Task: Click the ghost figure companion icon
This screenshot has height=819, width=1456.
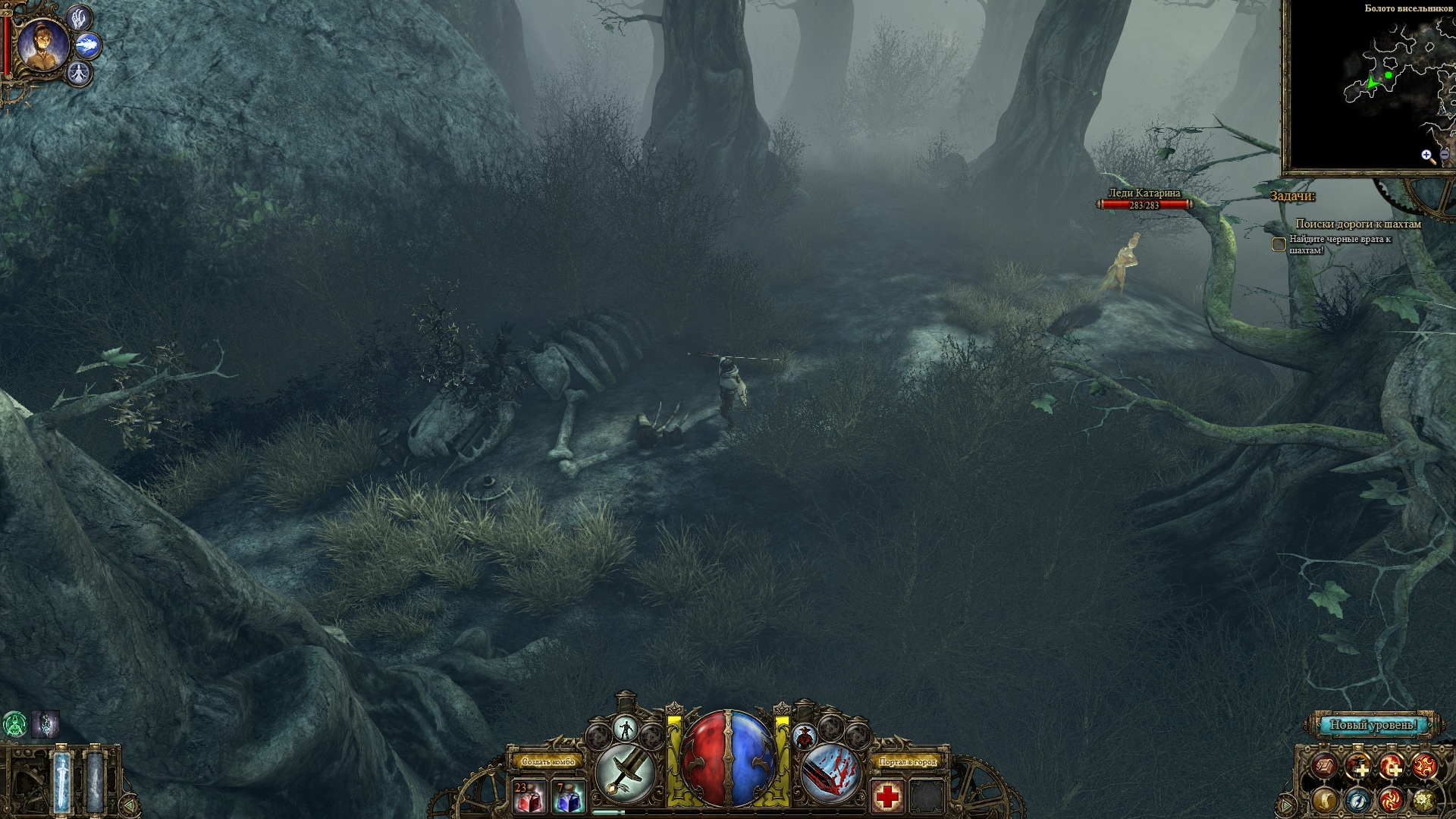Action: [x=80, y=74]
